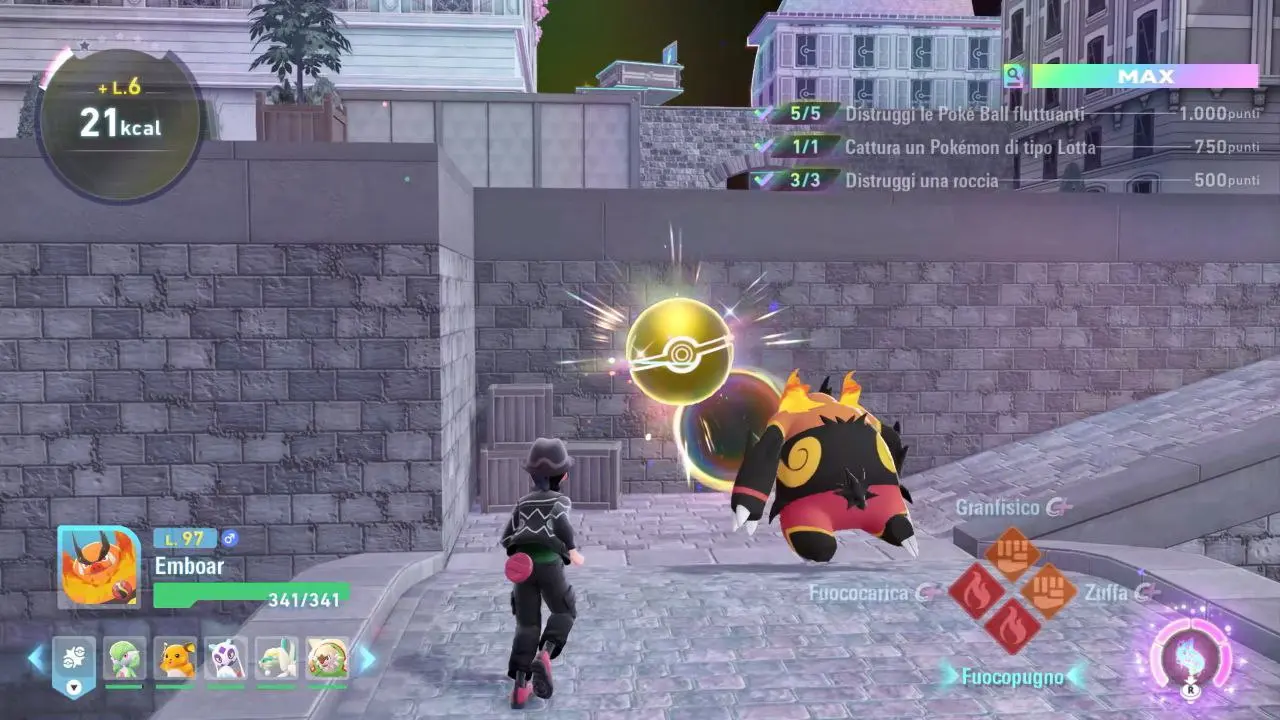Select the Whimsicott party slot
The image size is (1280, 720).
327,658
